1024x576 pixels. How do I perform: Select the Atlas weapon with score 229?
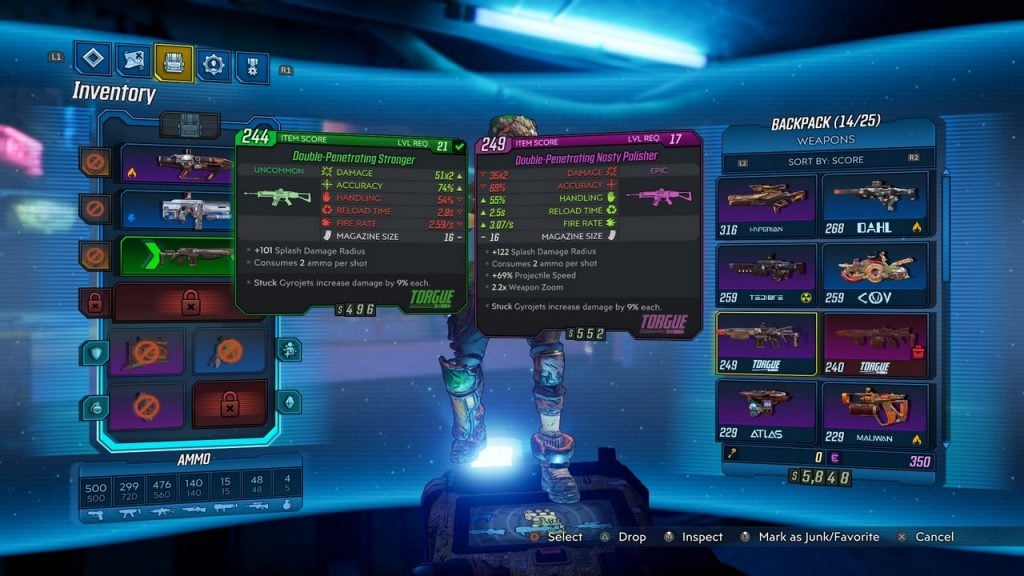pyautogui.click(x=766, y=412)
